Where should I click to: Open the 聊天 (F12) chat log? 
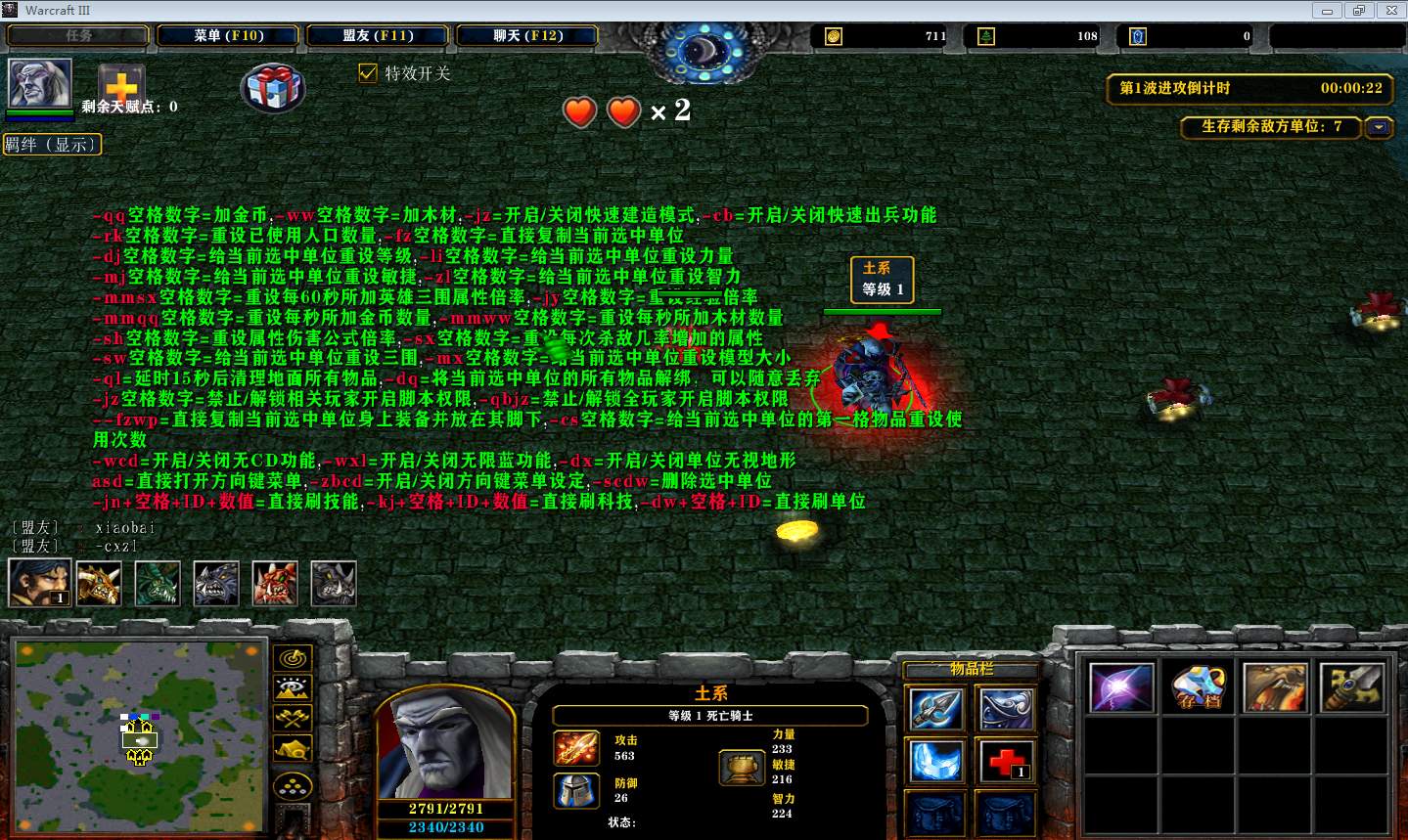pyautogui.click(x=527, y=35)
